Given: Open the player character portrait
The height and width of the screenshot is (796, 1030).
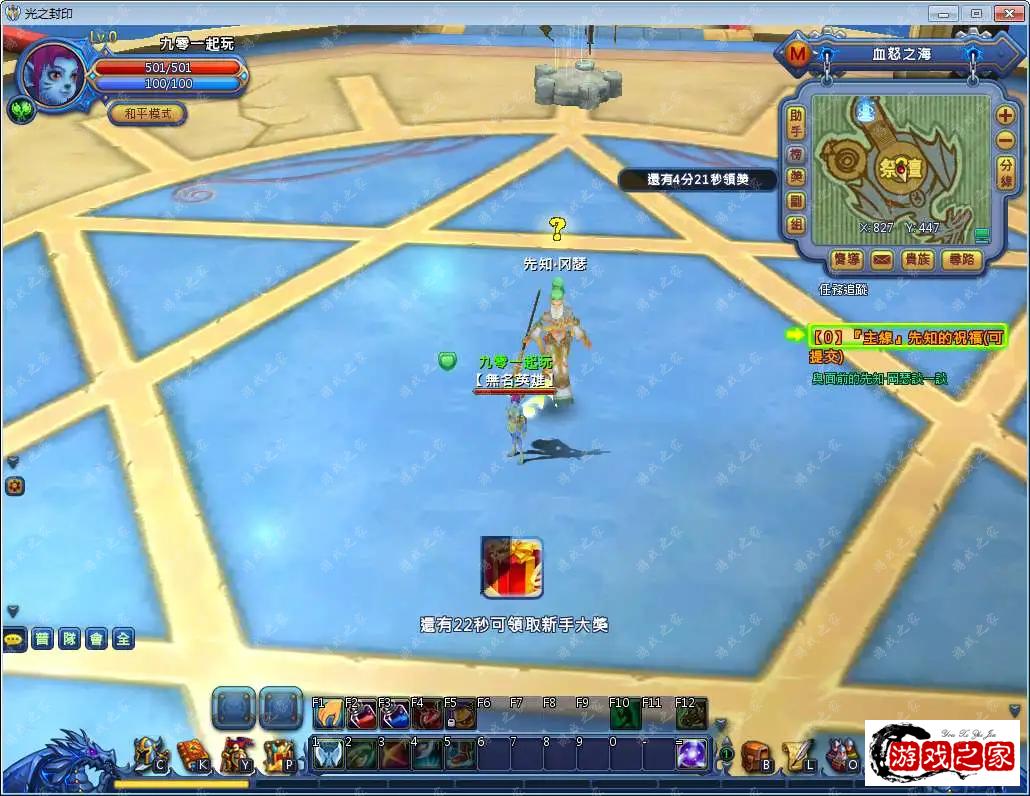Looking at the screenshot, I should (x=52, y=74).
